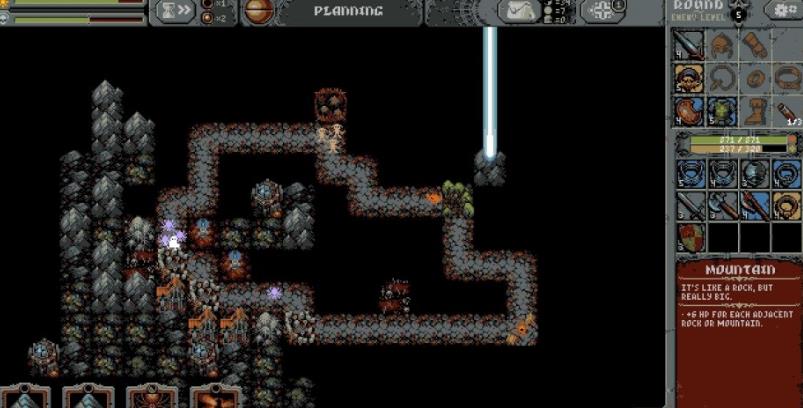Click the boots equipment slot
This screenshot has height=408, width=803.
click(x=753, y=110)
